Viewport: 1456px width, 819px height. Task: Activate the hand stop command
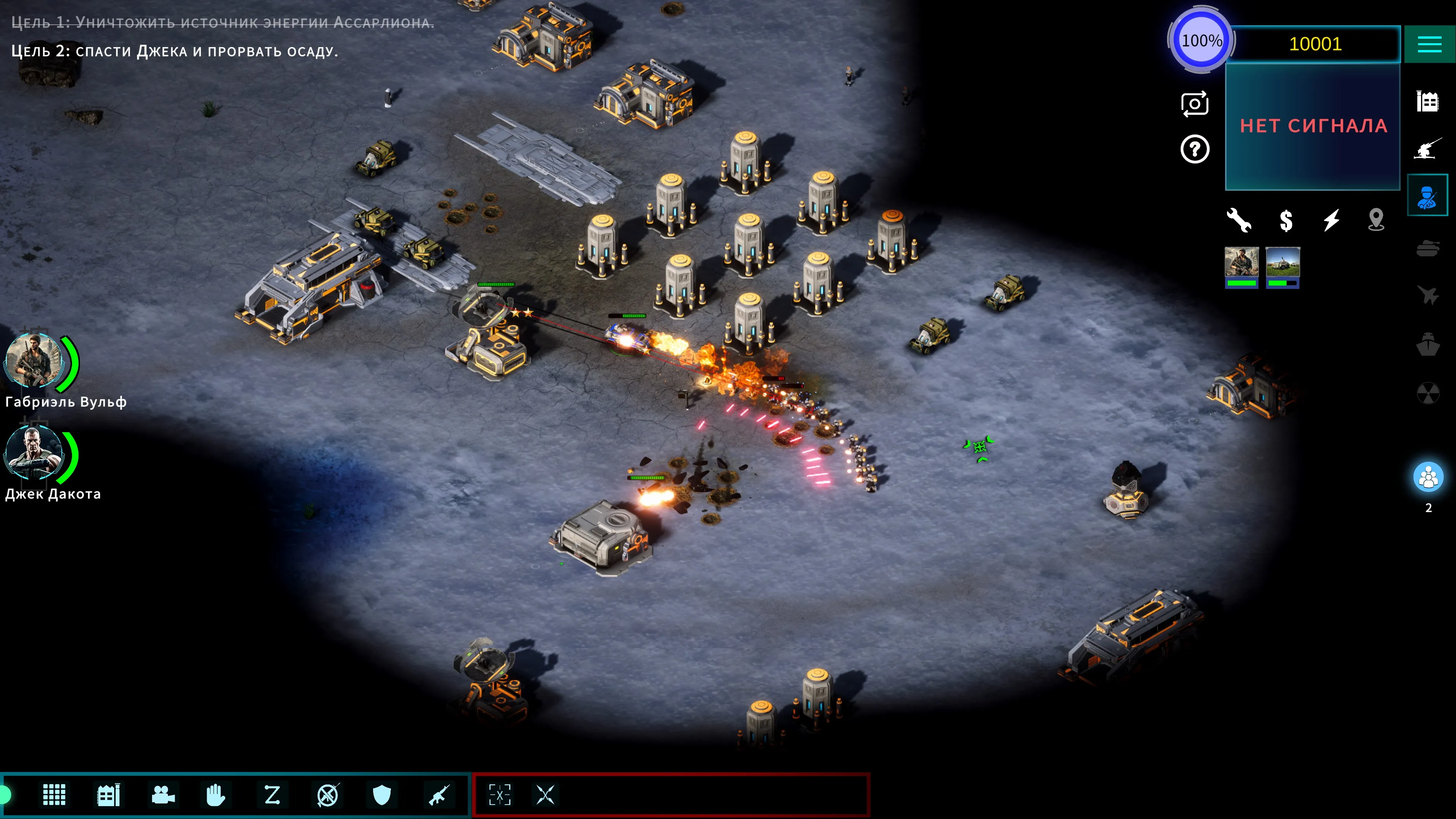(215, 795)
